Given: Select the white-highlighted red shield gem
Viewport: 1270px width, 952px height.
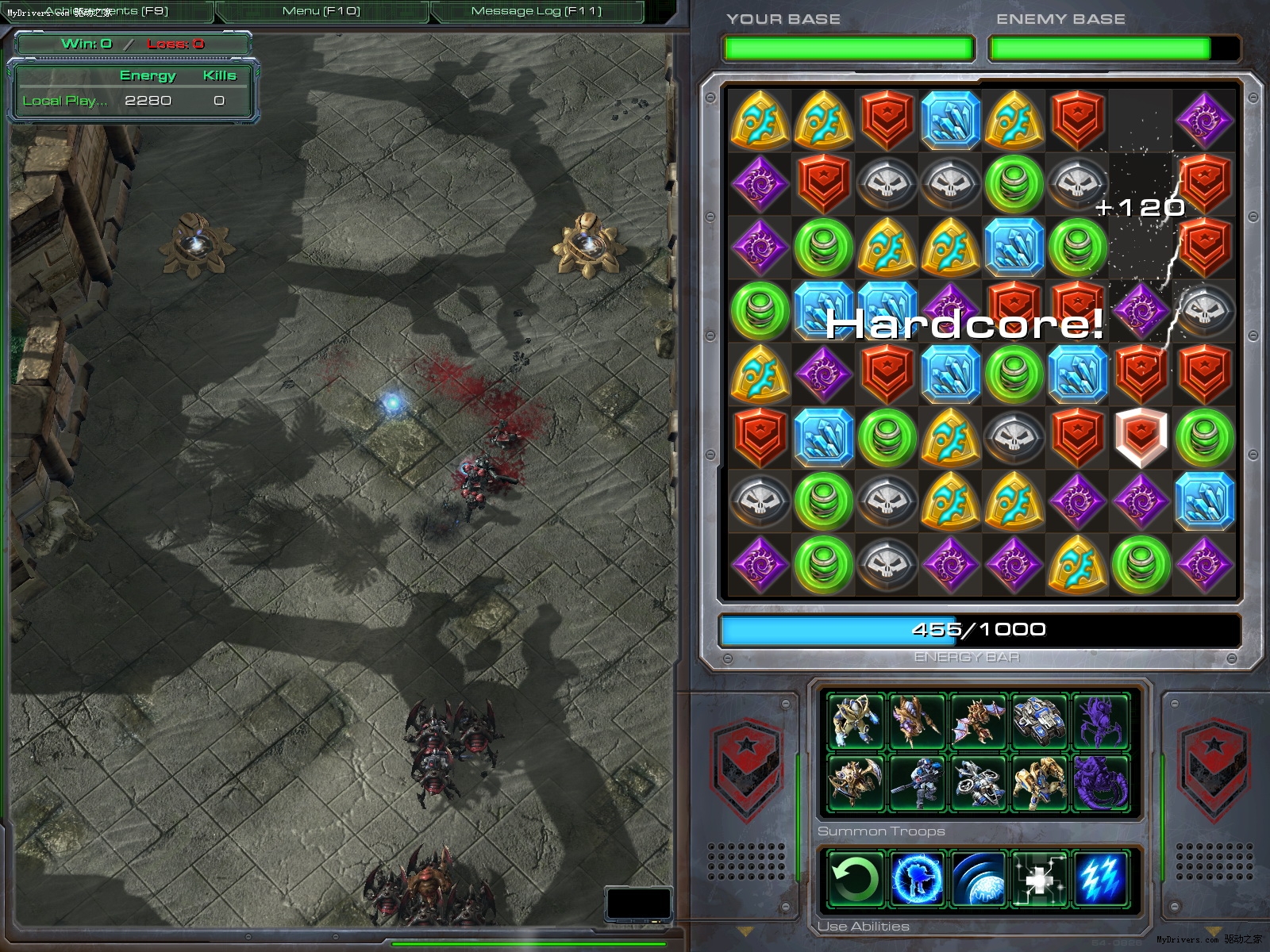Looking at the screenshot, I should [1141, 437].
